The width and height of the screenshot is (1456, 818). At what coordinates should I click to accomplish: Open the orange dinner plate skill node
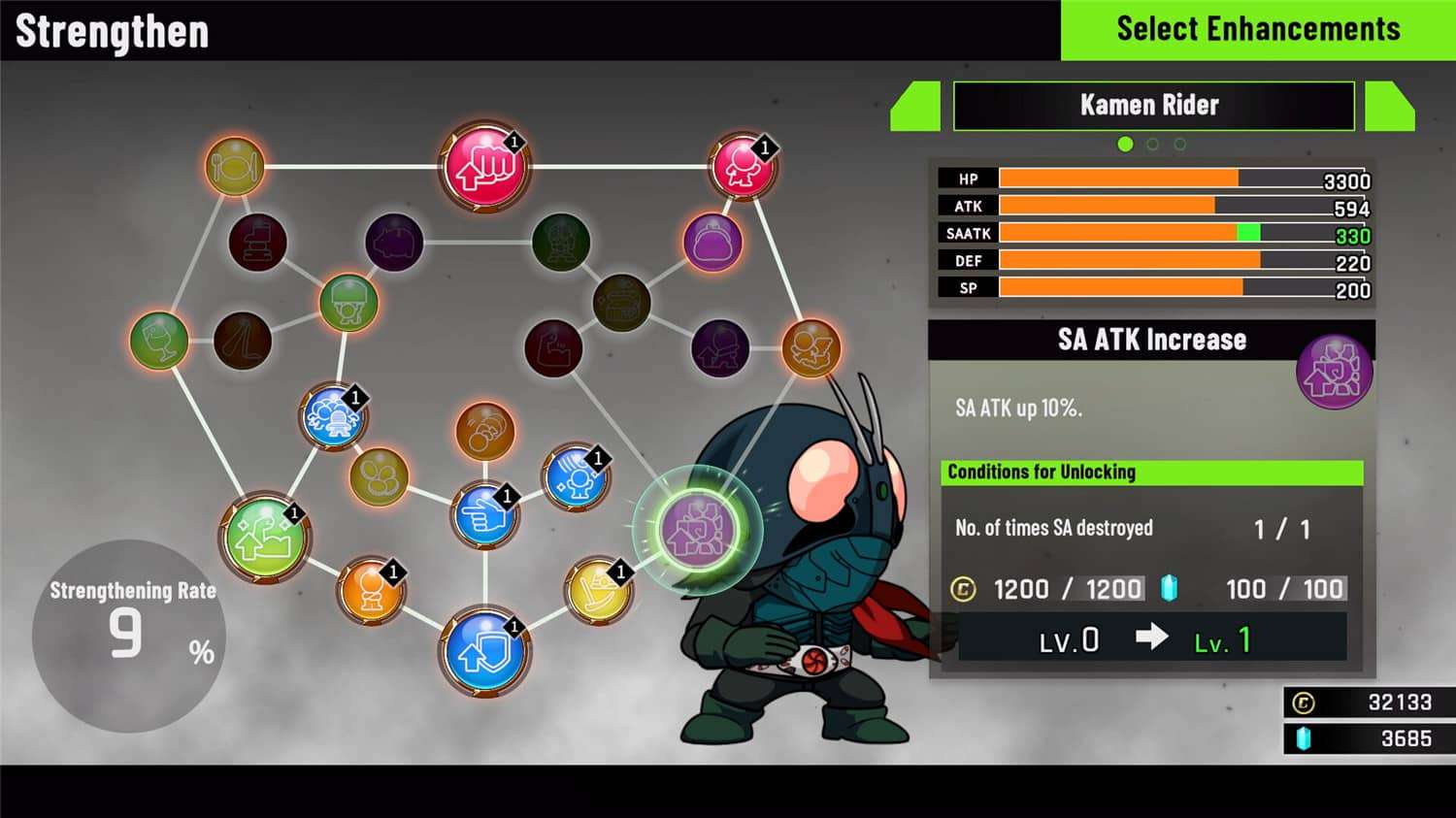coord(233,167)
